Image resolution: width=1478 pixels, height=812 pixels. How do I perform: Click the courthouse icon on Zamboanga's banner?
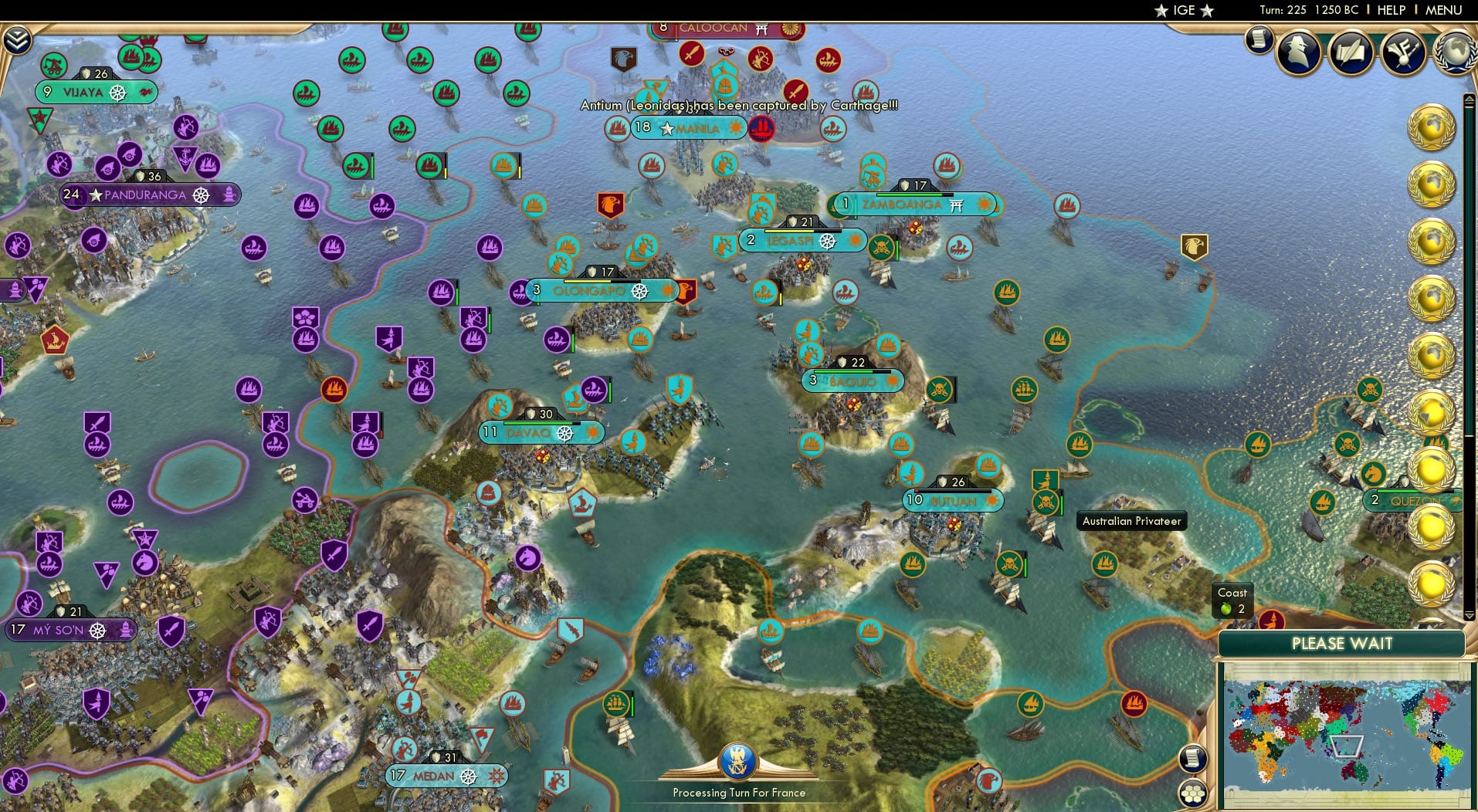tap(957, 206)
